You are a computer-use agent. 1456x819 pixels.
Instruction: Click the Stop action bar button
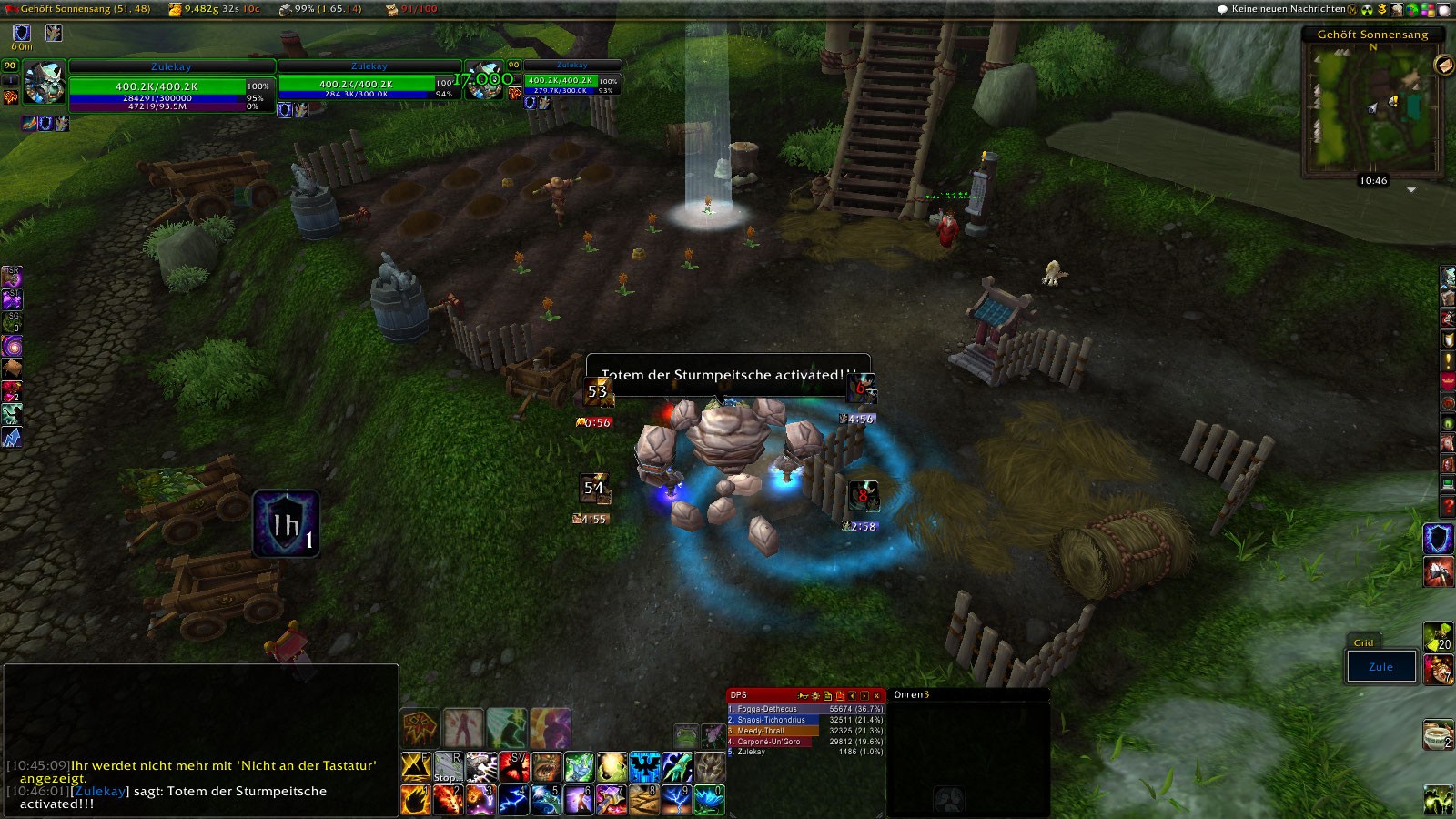coord(448,767)
